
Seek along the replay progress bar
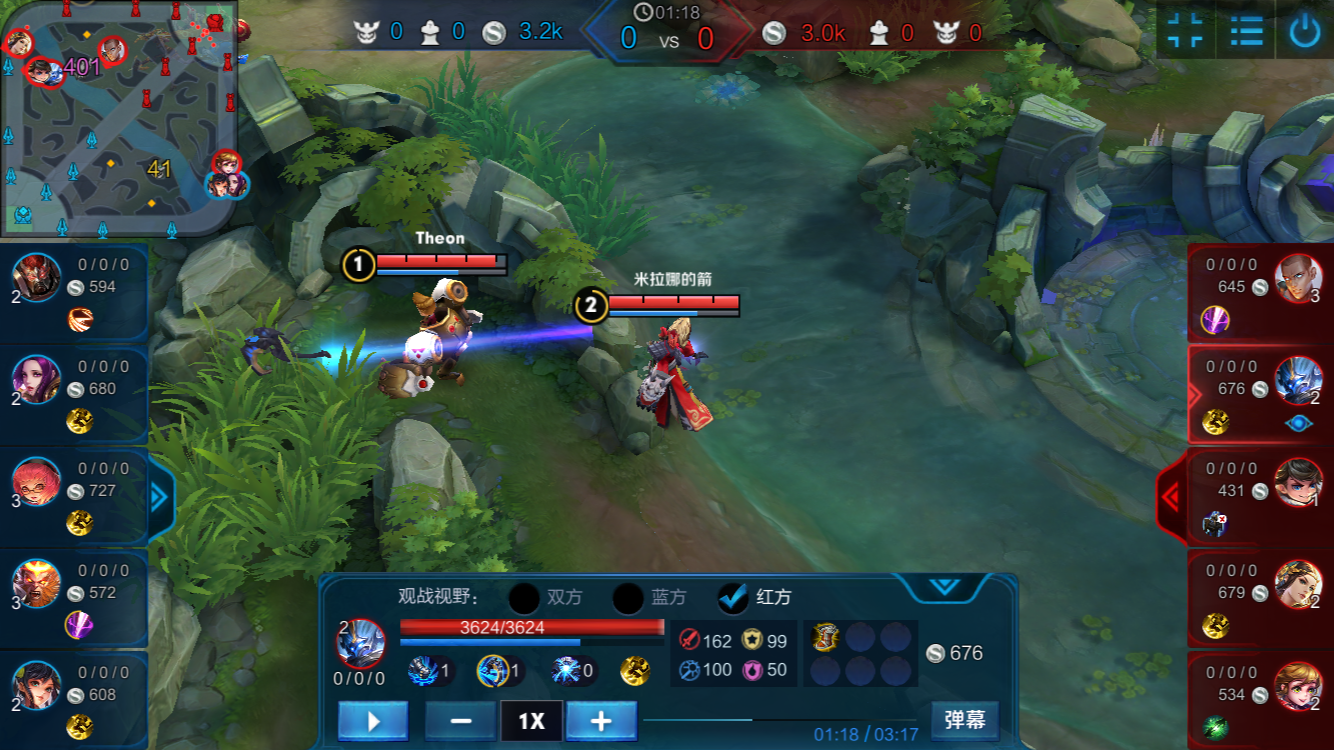click(x=780, y=719)
